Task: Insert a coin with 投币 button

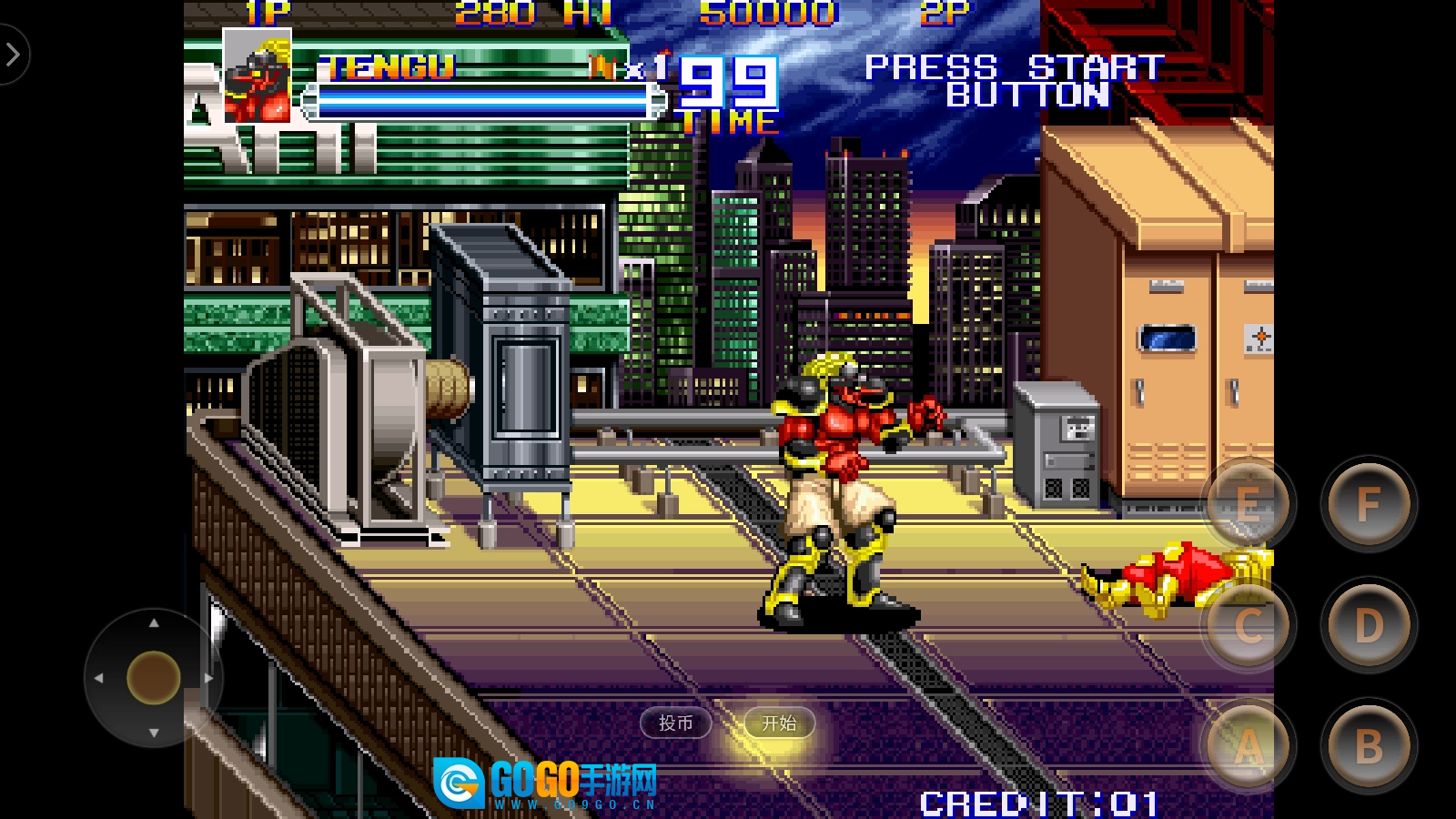Action: point(675,723)
